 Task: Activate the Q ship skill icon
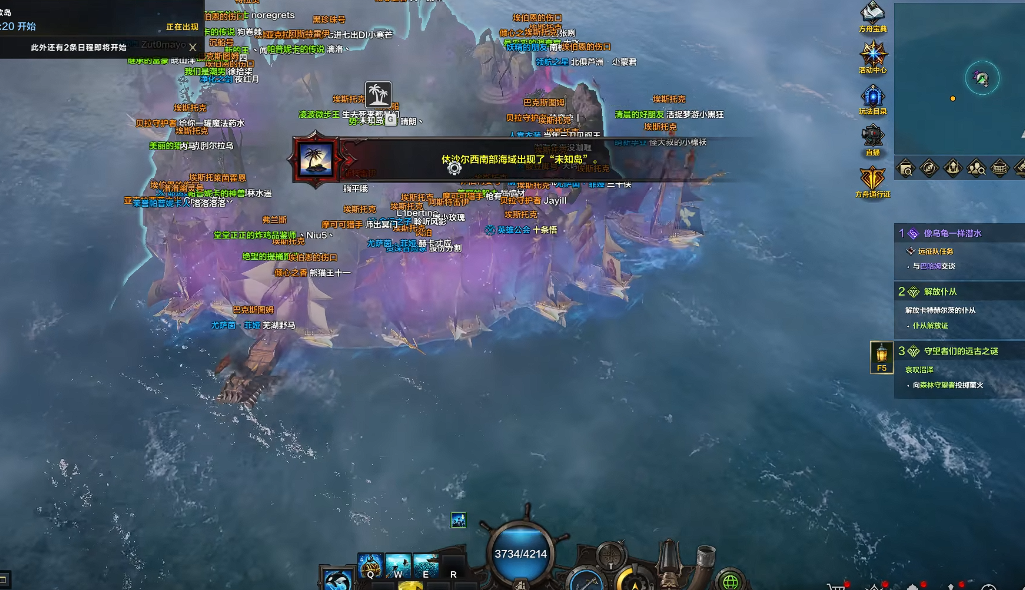369,564
